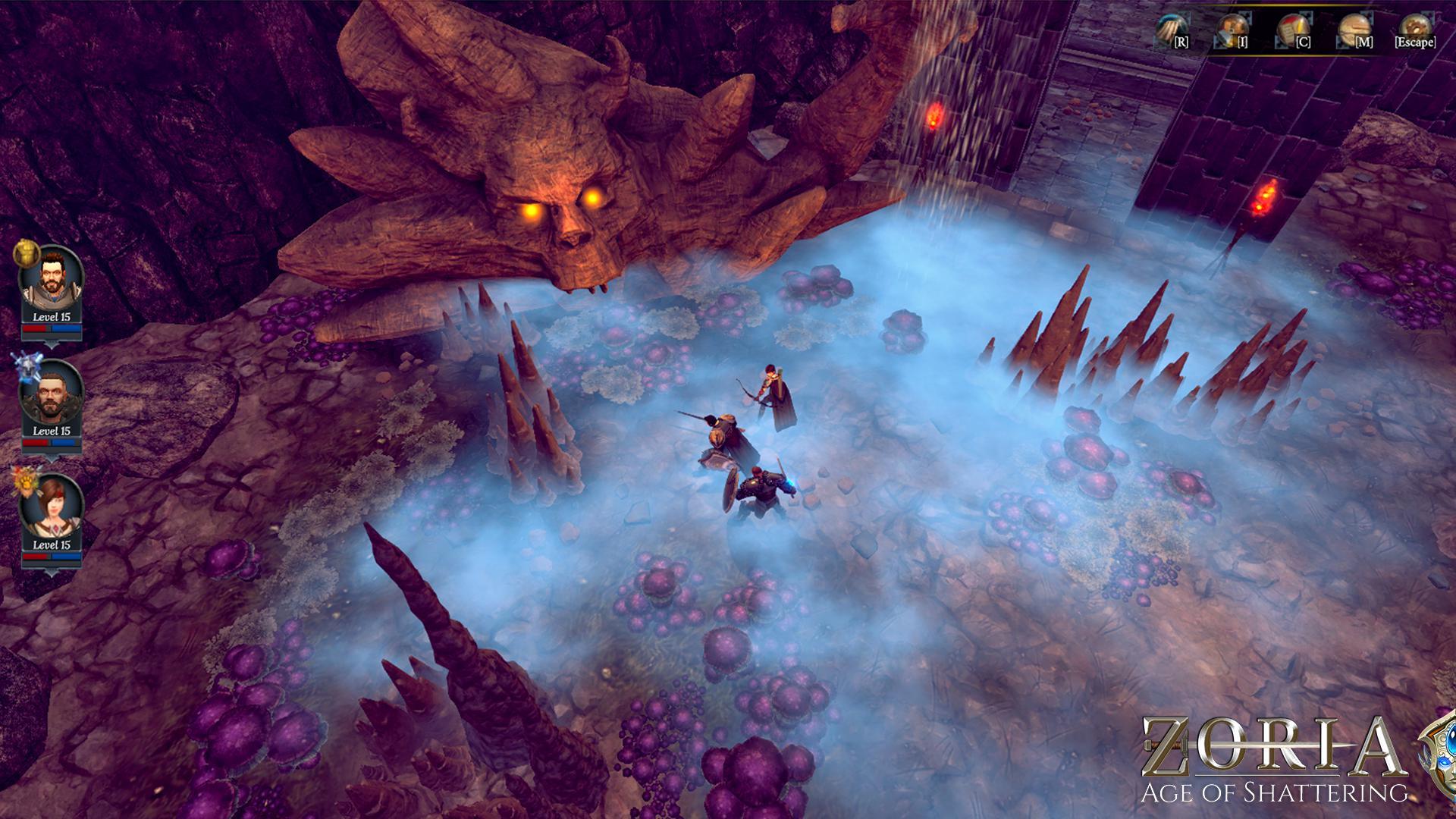The image size is (1456, 819).
Task: Click the first character's red health bar
Action: click(x=36, y=328)
